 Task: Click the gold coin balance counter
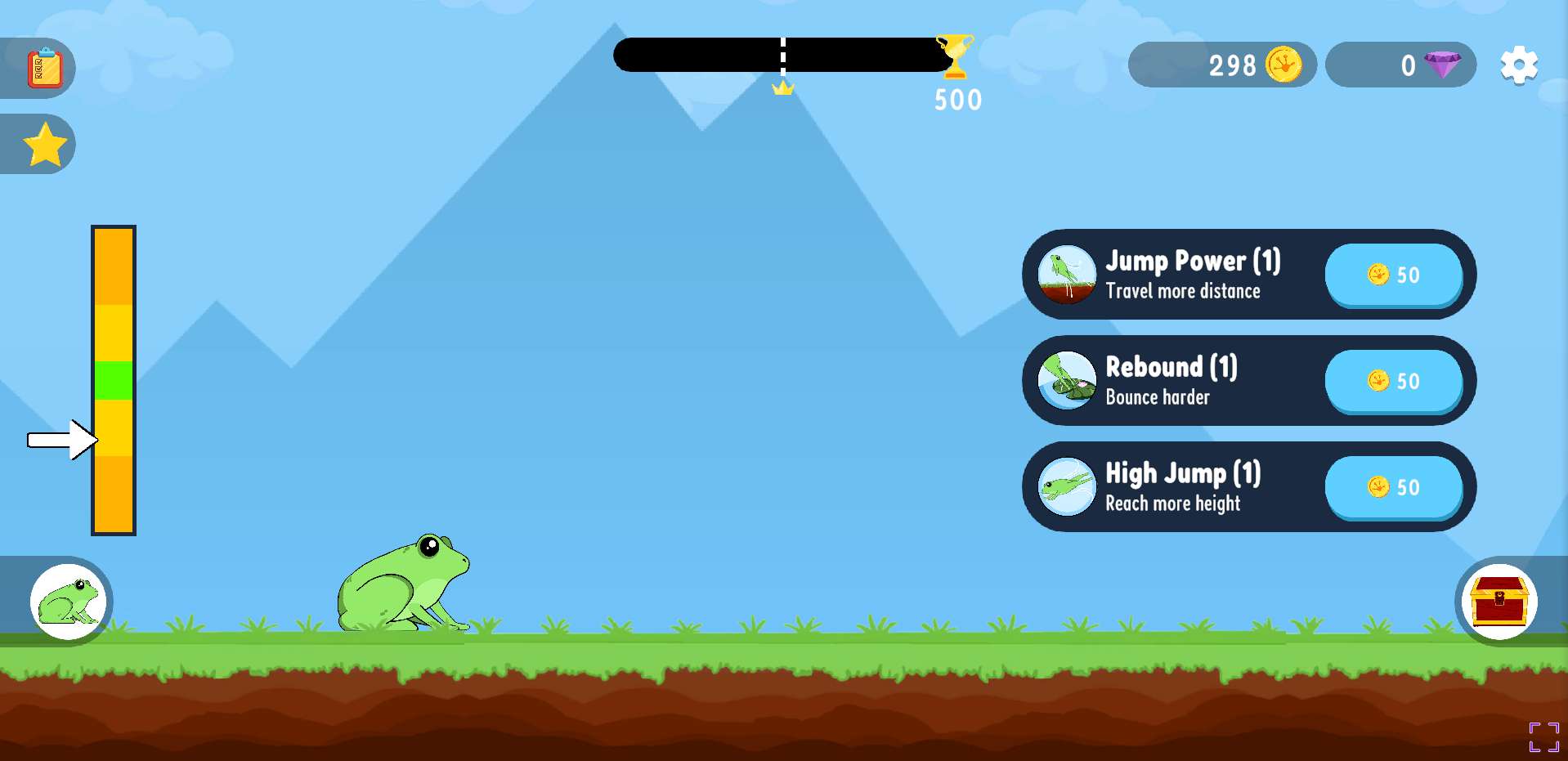[1221, 65]
